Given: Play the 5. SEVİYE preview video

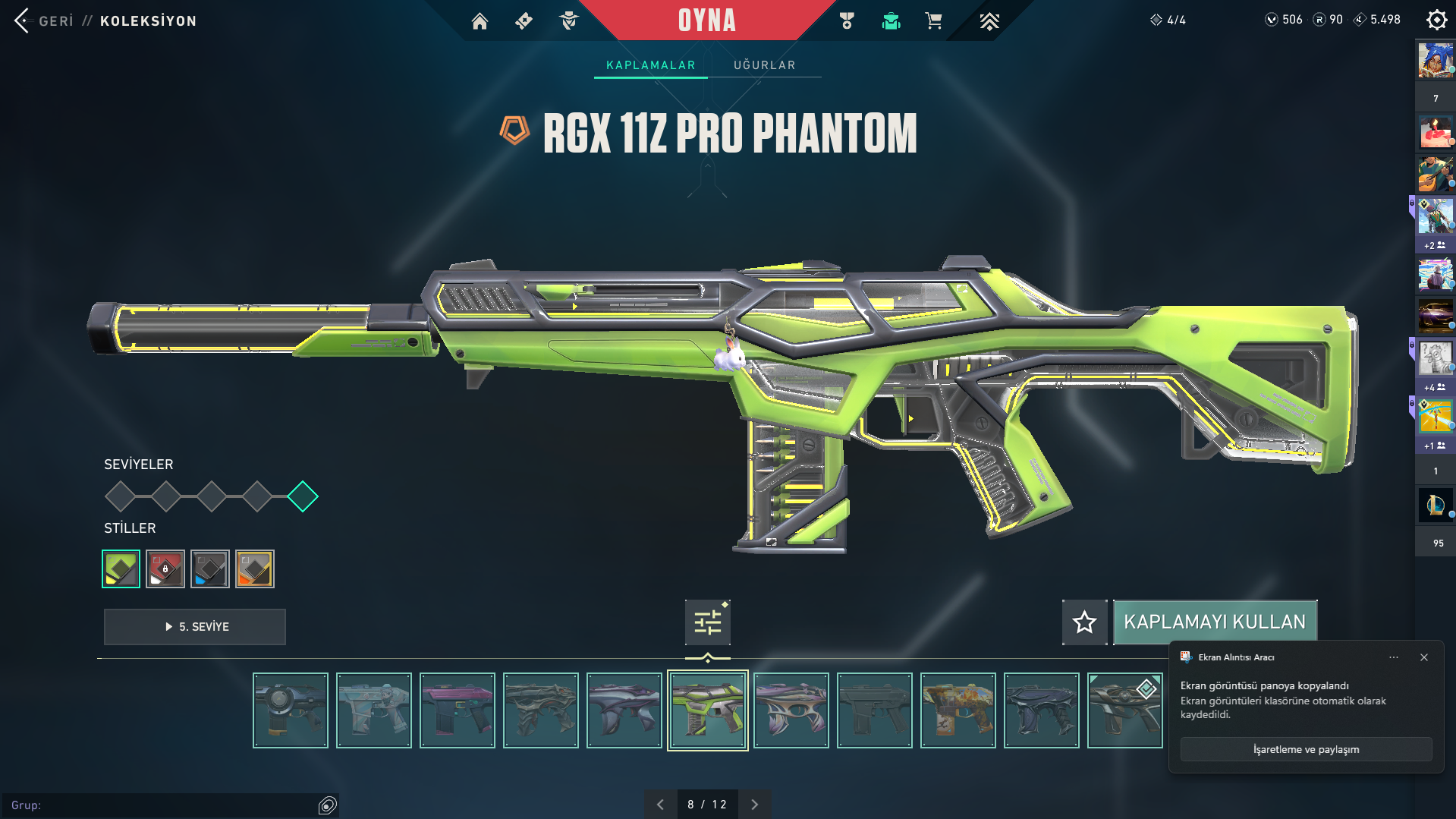Looking at the screenshot, I should (195, 627).
